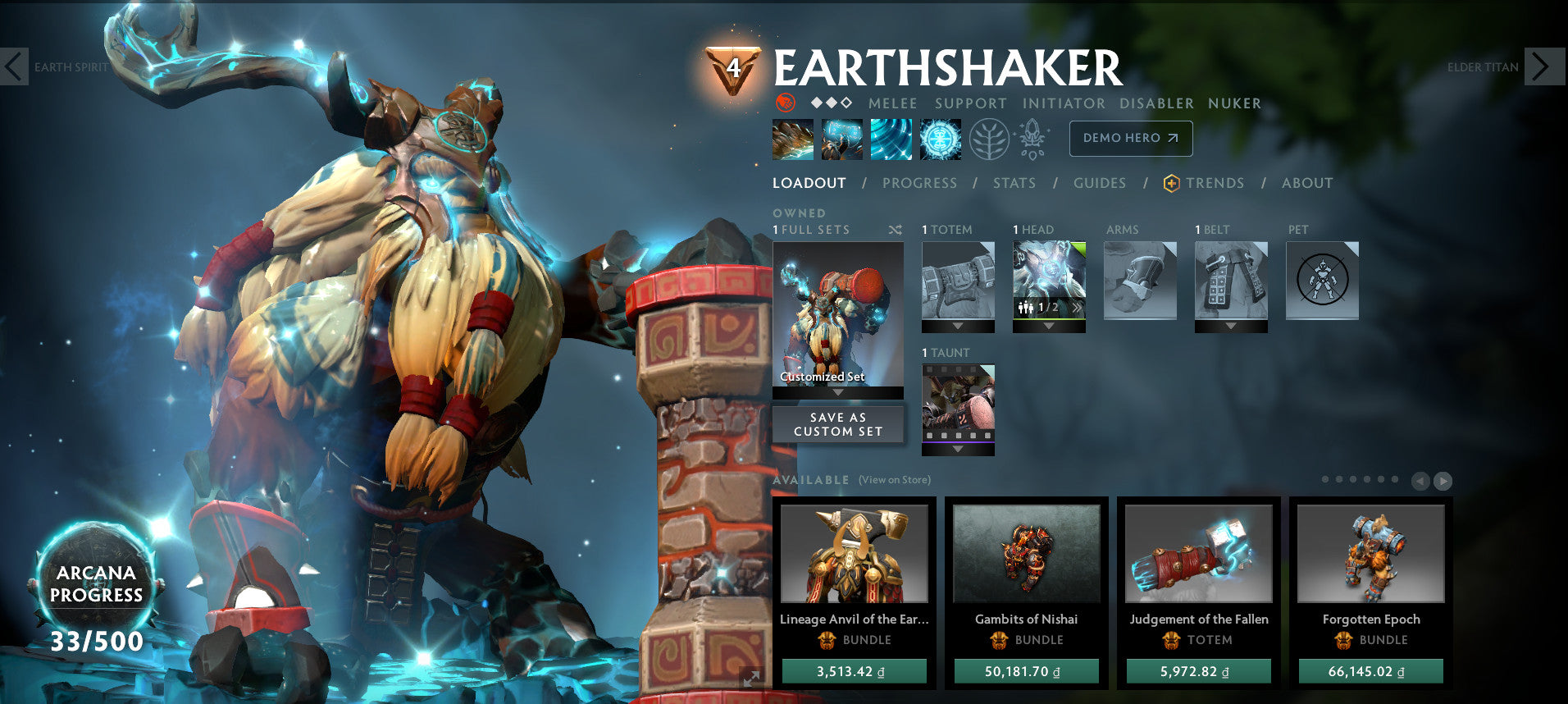The height and width of the screenshot is (704, 1568).
Task: Open the Forgotten Epoch bundle thumbnail
Action: coord(1370,555)
